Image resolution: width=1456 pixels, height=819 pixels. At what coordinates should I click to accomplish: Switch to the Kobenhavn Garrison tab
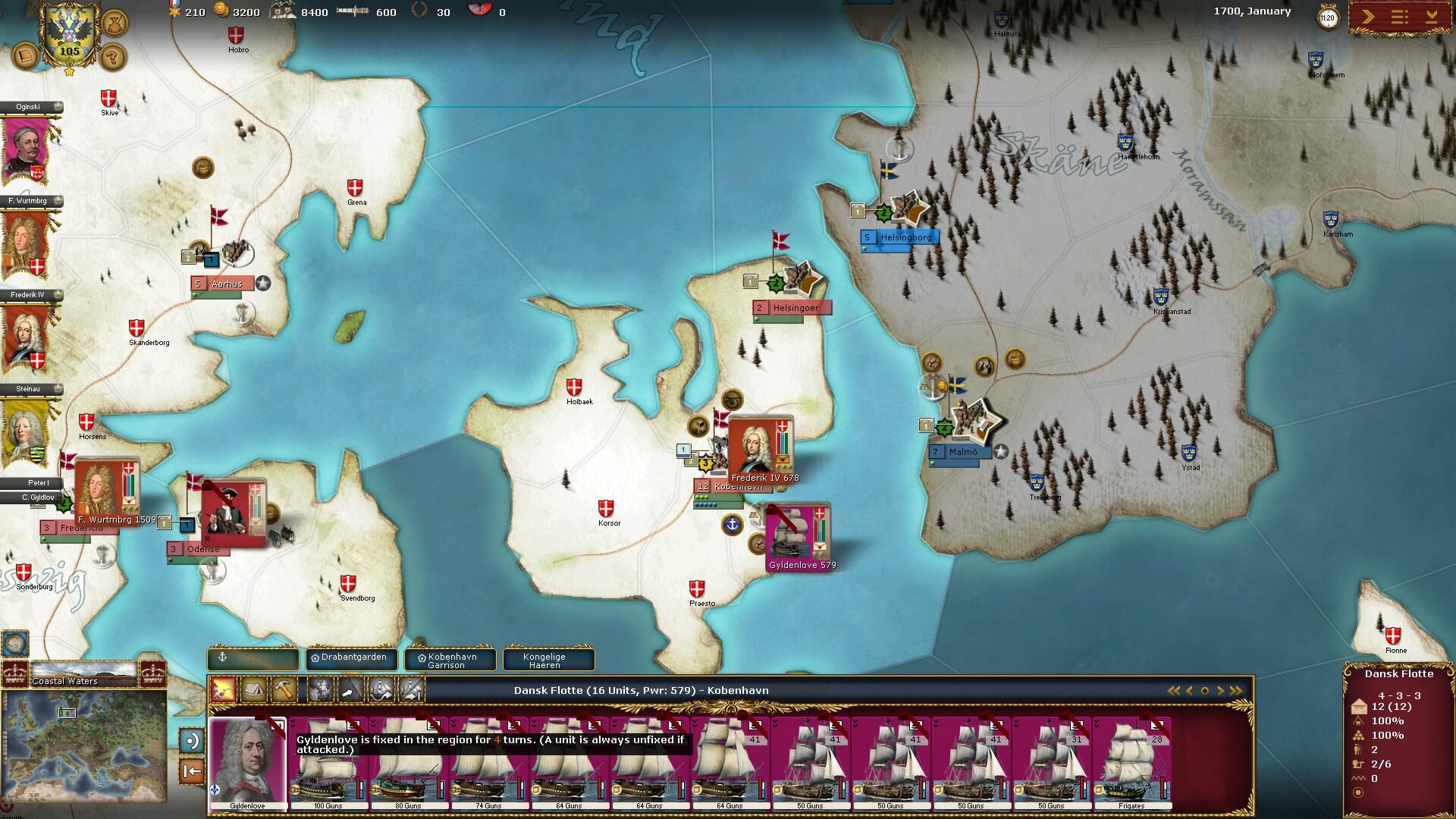point(450,660)
